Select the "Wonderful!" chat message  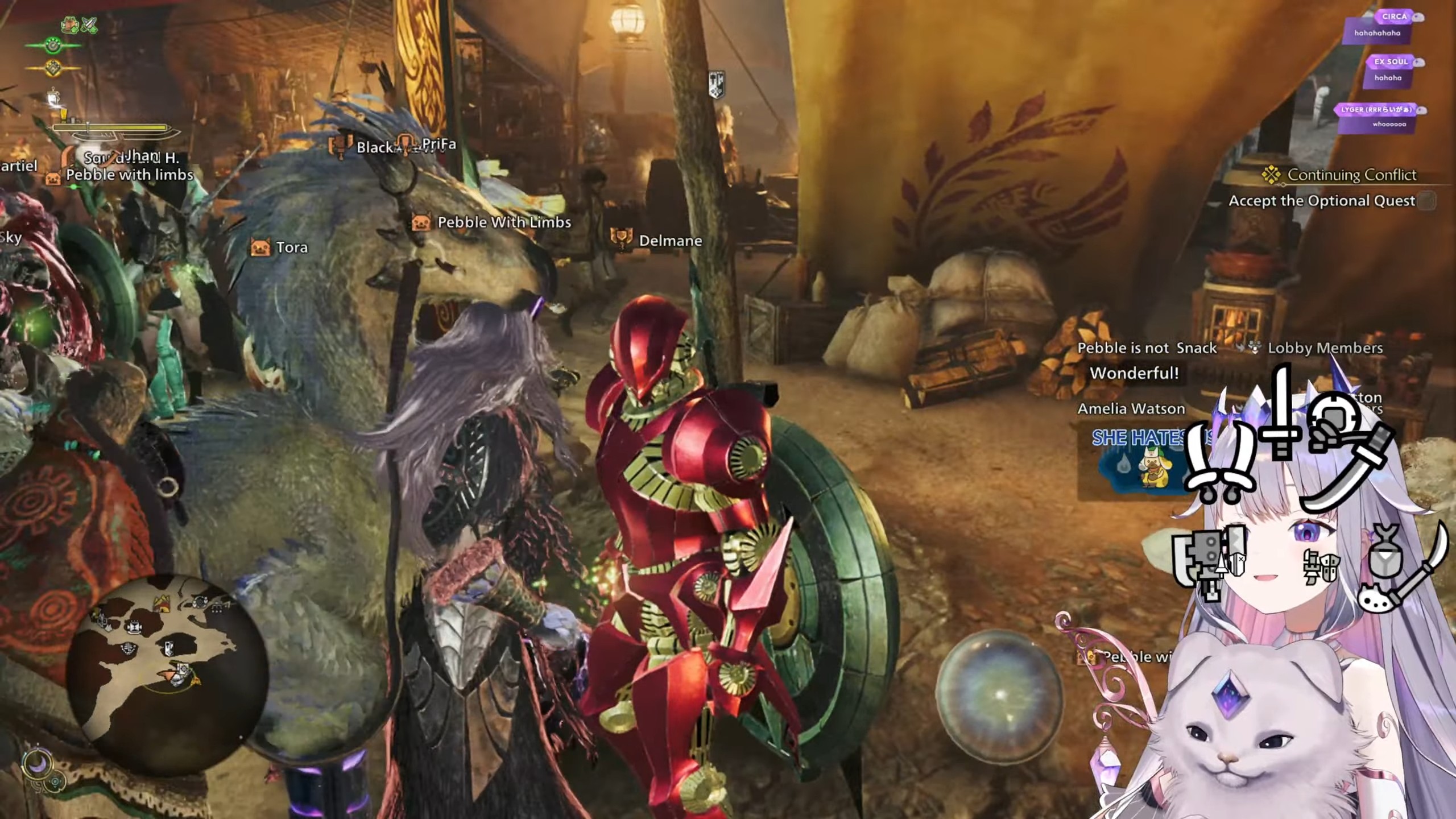click(x=1134, y=374)
